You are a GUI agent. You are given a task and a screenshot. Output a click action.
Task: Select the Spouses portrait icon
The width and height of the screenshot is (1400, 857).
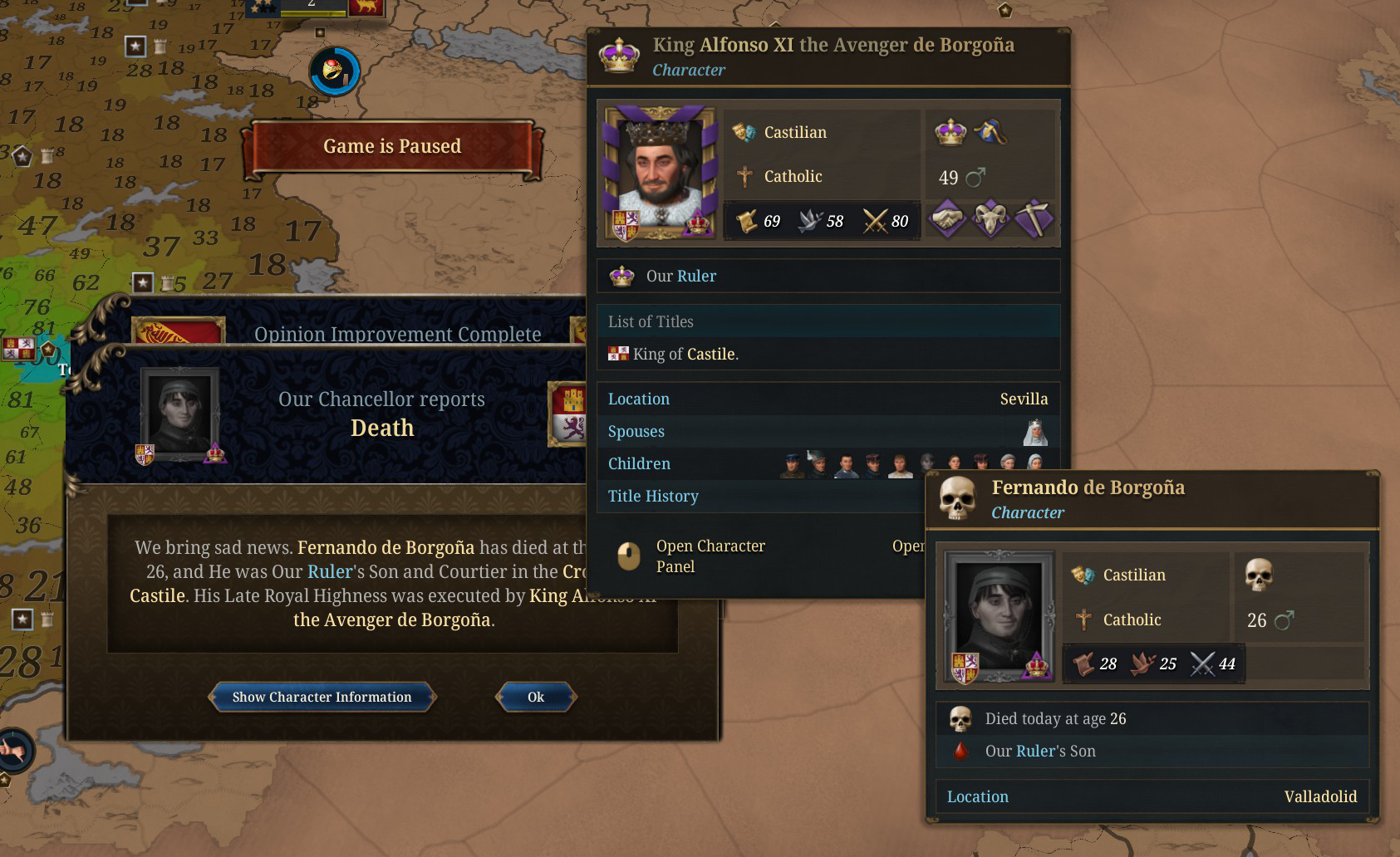[1034, 432]
